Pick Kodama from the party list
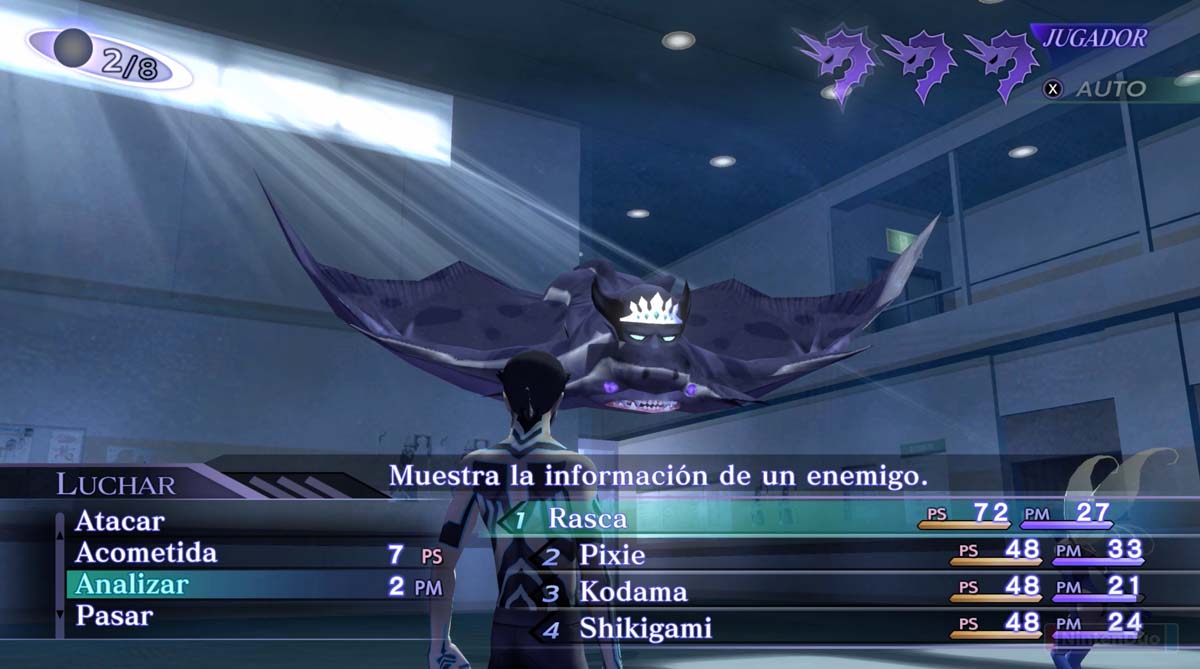The image size is (1200, 669). (x=633, y=592)
